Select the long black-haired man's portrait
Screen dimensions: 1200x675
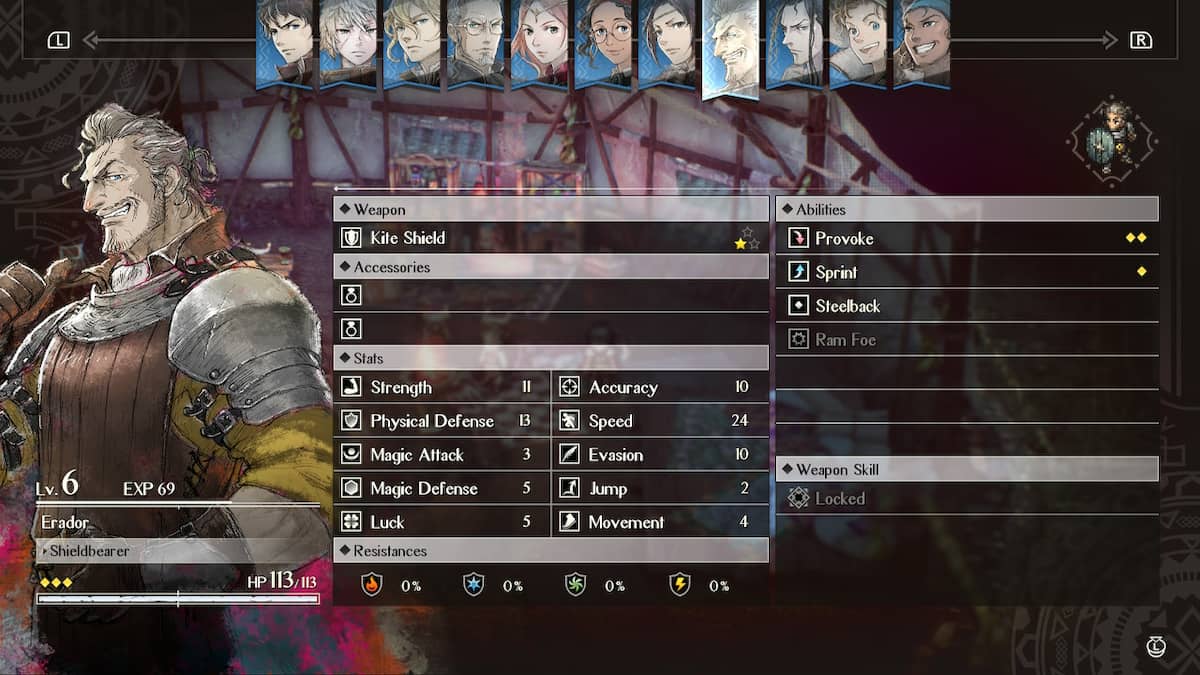coord(793,44)
